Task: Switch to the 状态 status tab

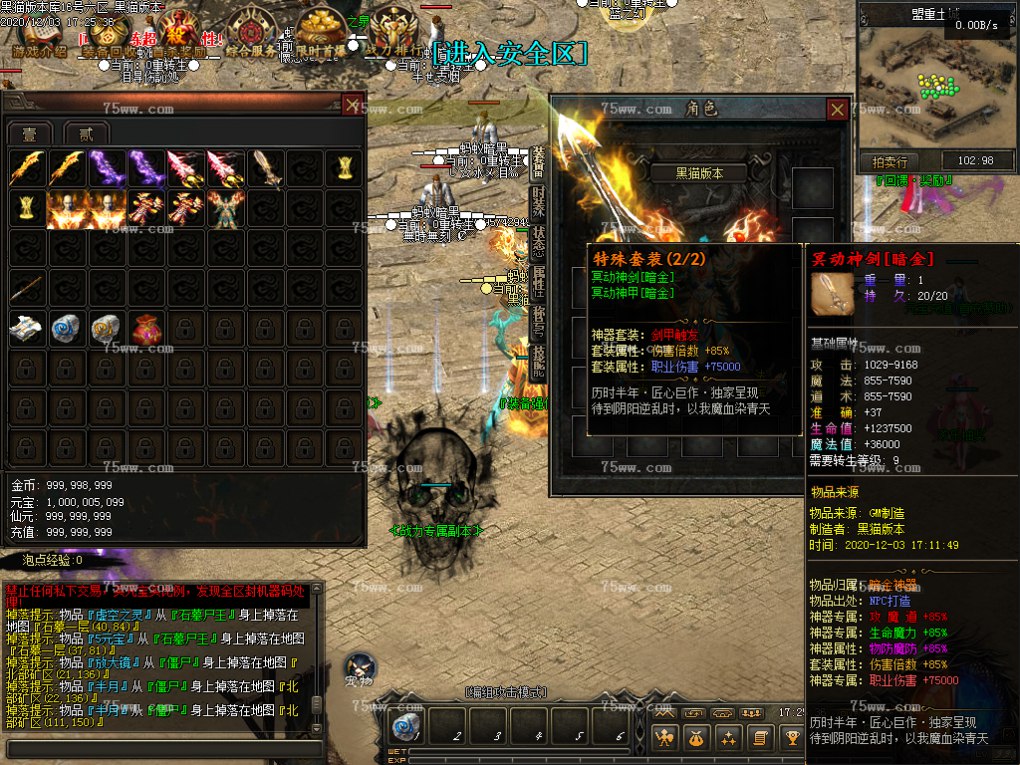Action: coord(538,242)
